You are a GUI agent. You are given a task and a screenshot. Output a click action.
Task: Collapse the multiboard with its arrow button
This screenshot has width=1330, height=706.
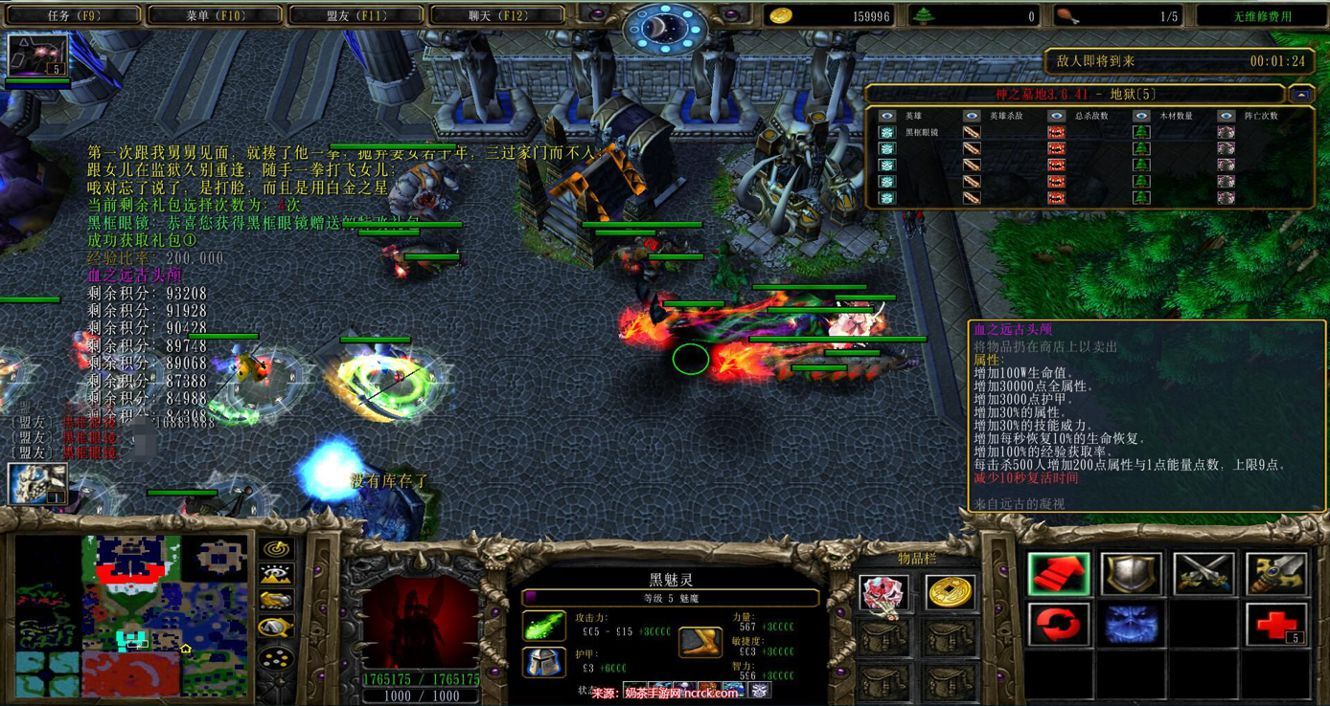[x=1301, y=94]
